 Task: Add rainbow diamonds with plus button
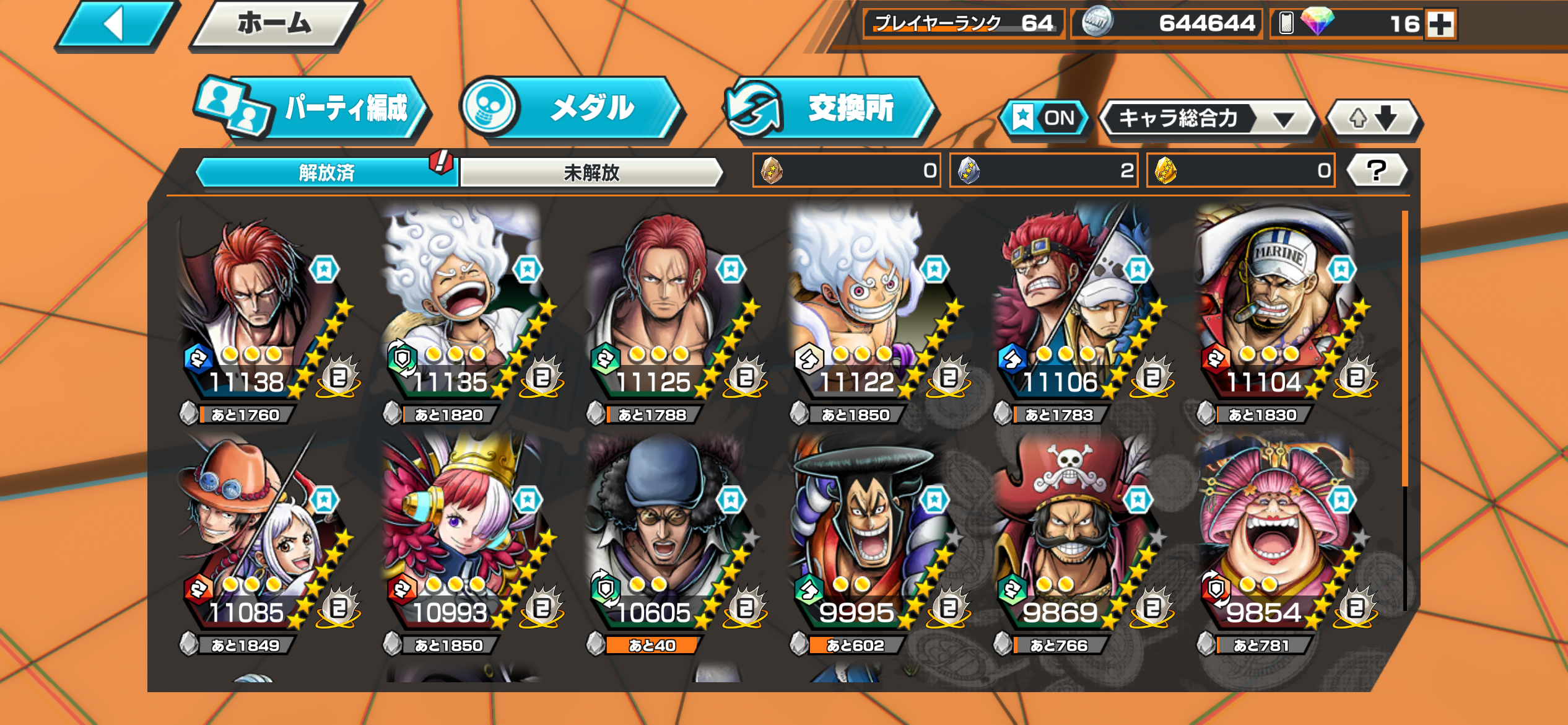1440,25
